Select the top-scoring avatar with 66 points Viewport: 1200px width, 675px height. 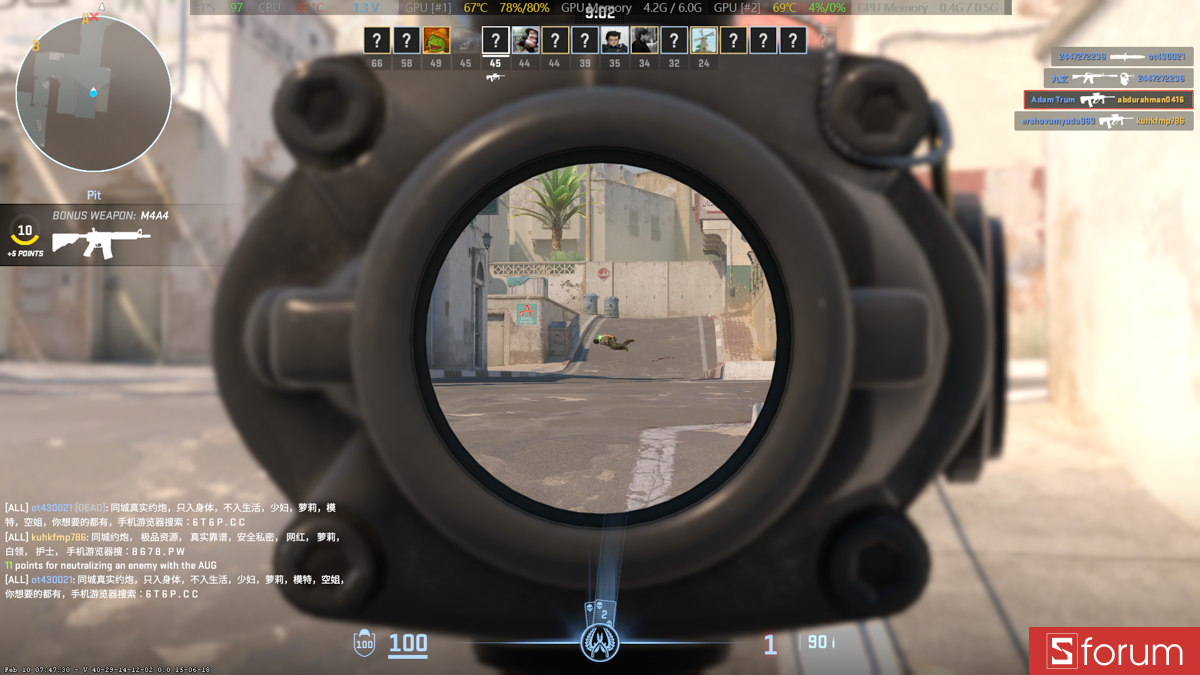point(377,40)
